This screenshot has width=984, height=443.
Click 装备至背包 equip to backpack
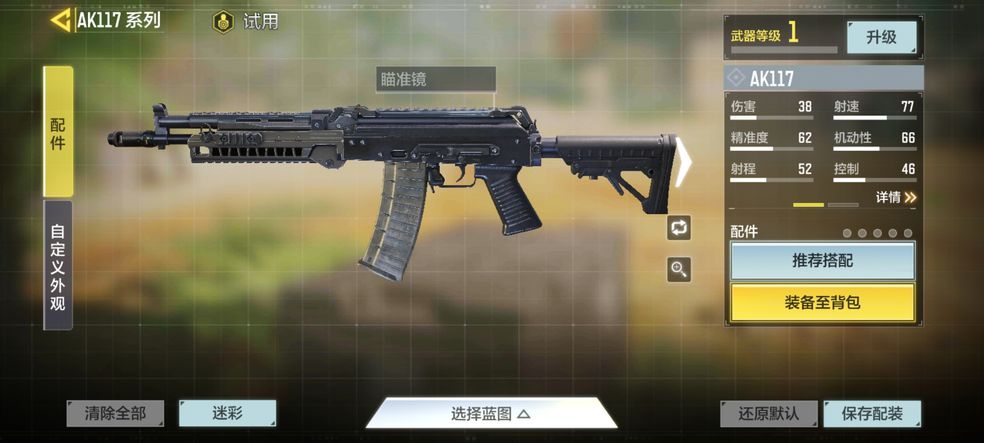click(x=822, y=302)
